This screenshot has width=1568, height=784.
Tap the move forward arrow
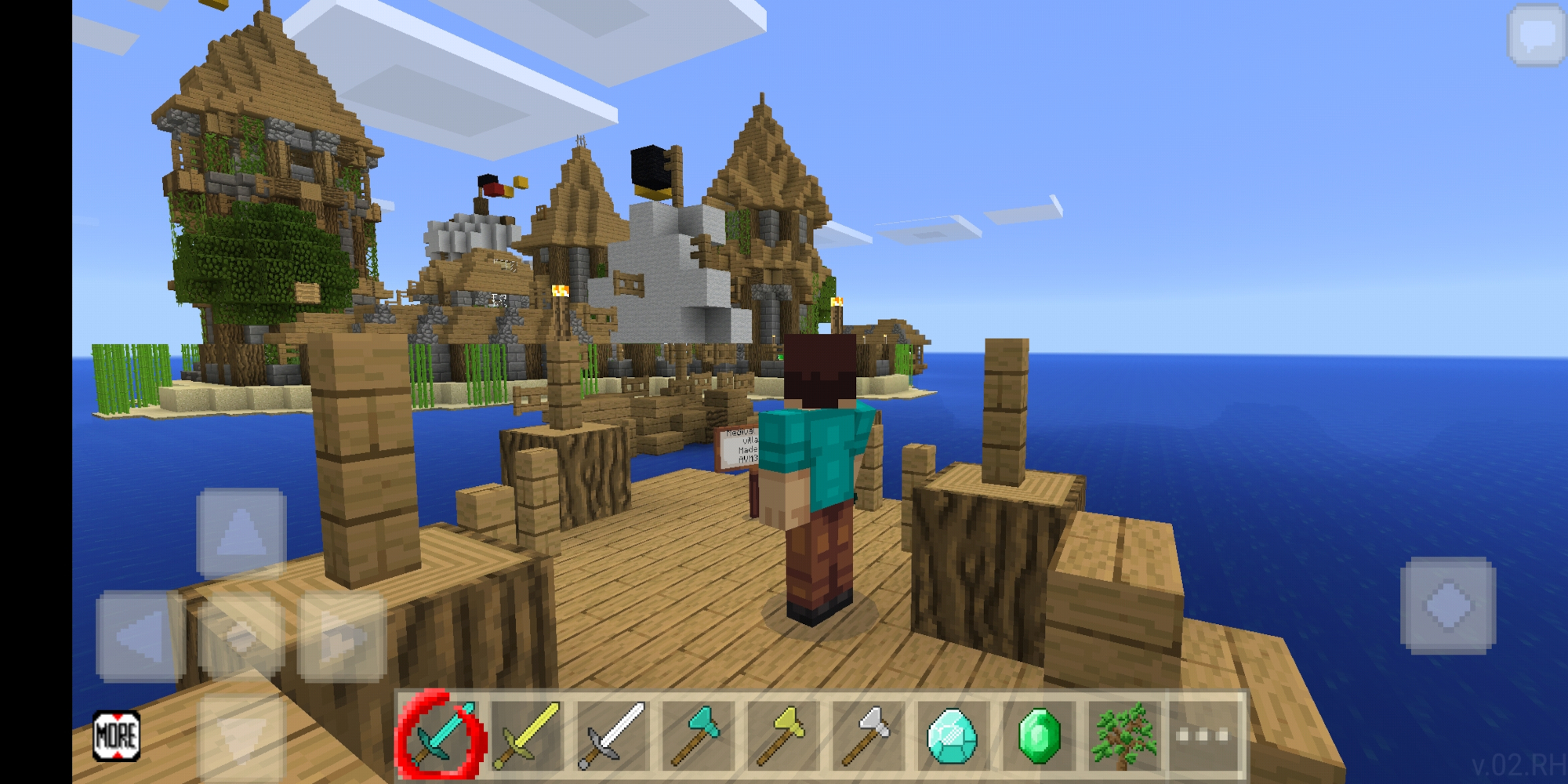(241, 533)
